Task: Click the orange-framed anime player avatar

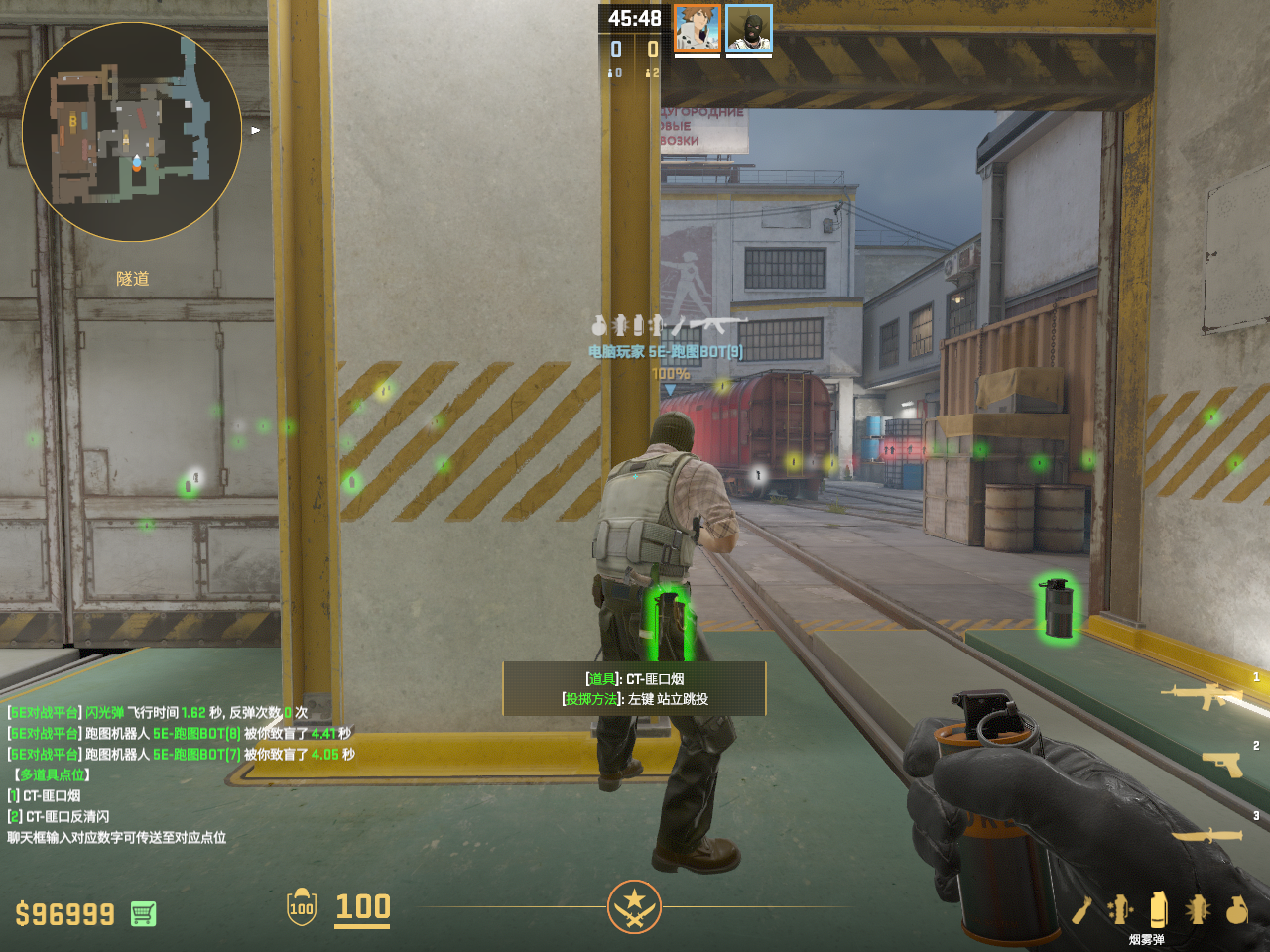Action: tap(698, 28)
